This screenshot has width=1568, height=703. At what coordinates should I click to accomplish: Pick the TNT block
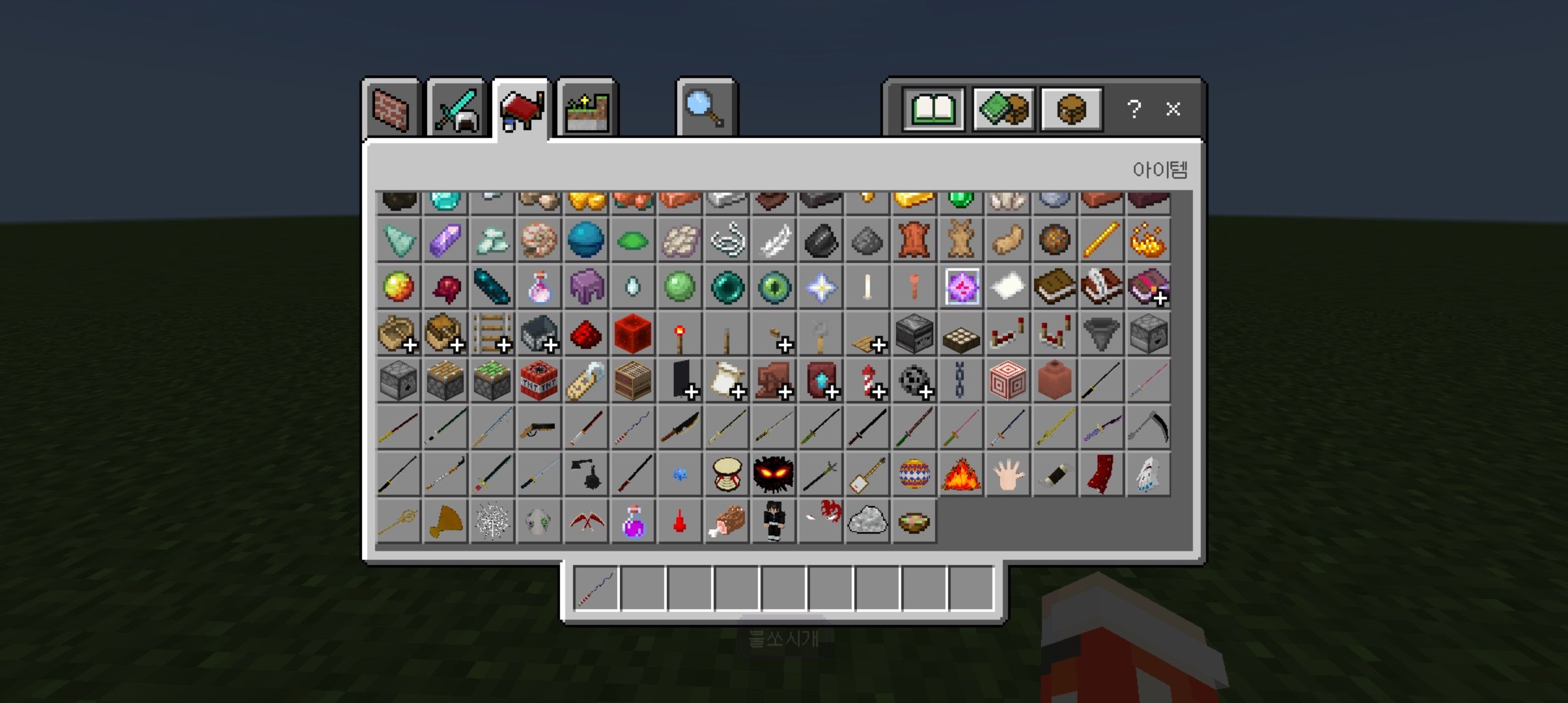click(x=539, y=381)
